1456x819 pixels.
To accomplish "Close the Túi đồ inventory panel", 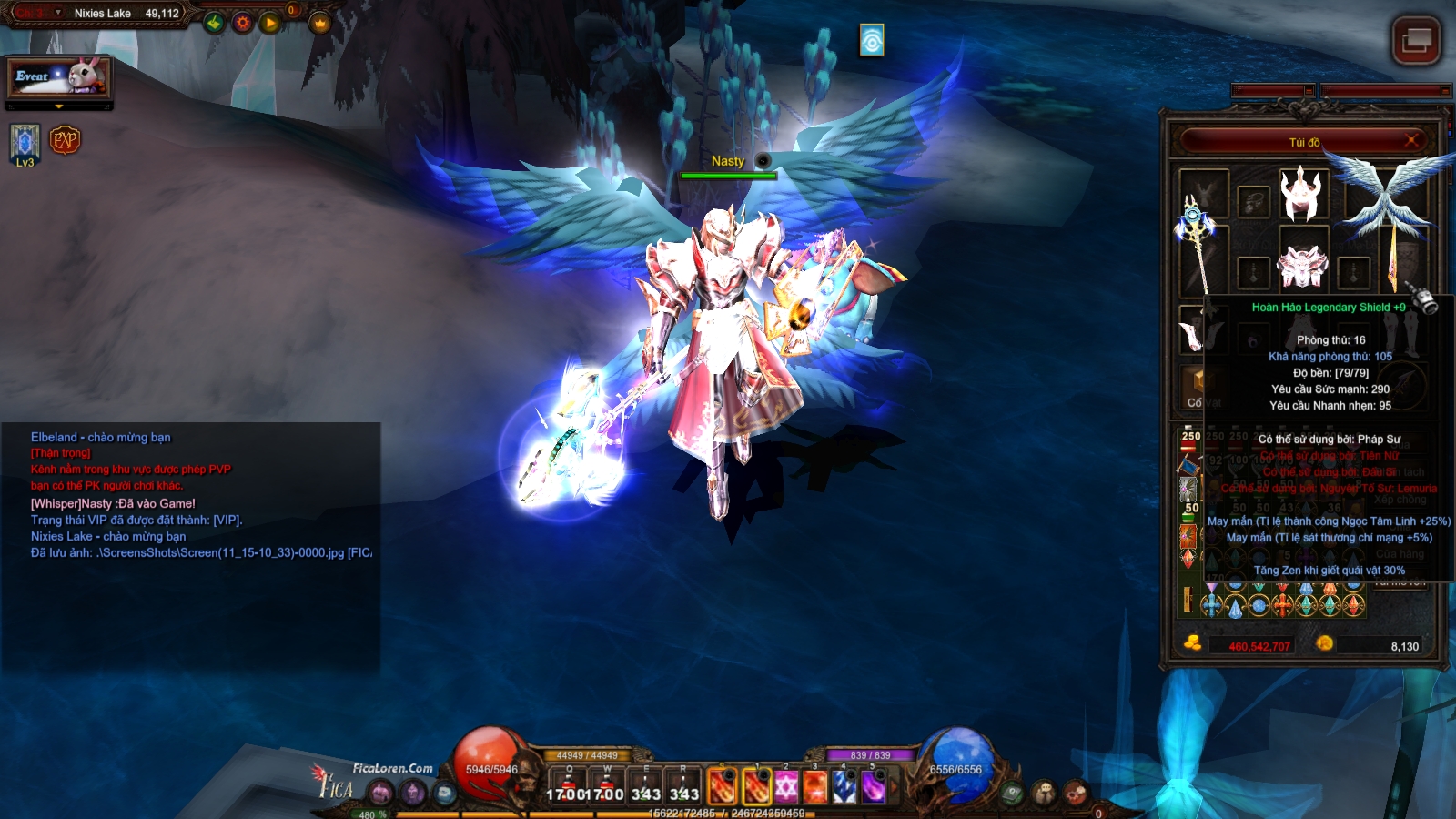I will pyautogui.click(x=1411, y=140).
